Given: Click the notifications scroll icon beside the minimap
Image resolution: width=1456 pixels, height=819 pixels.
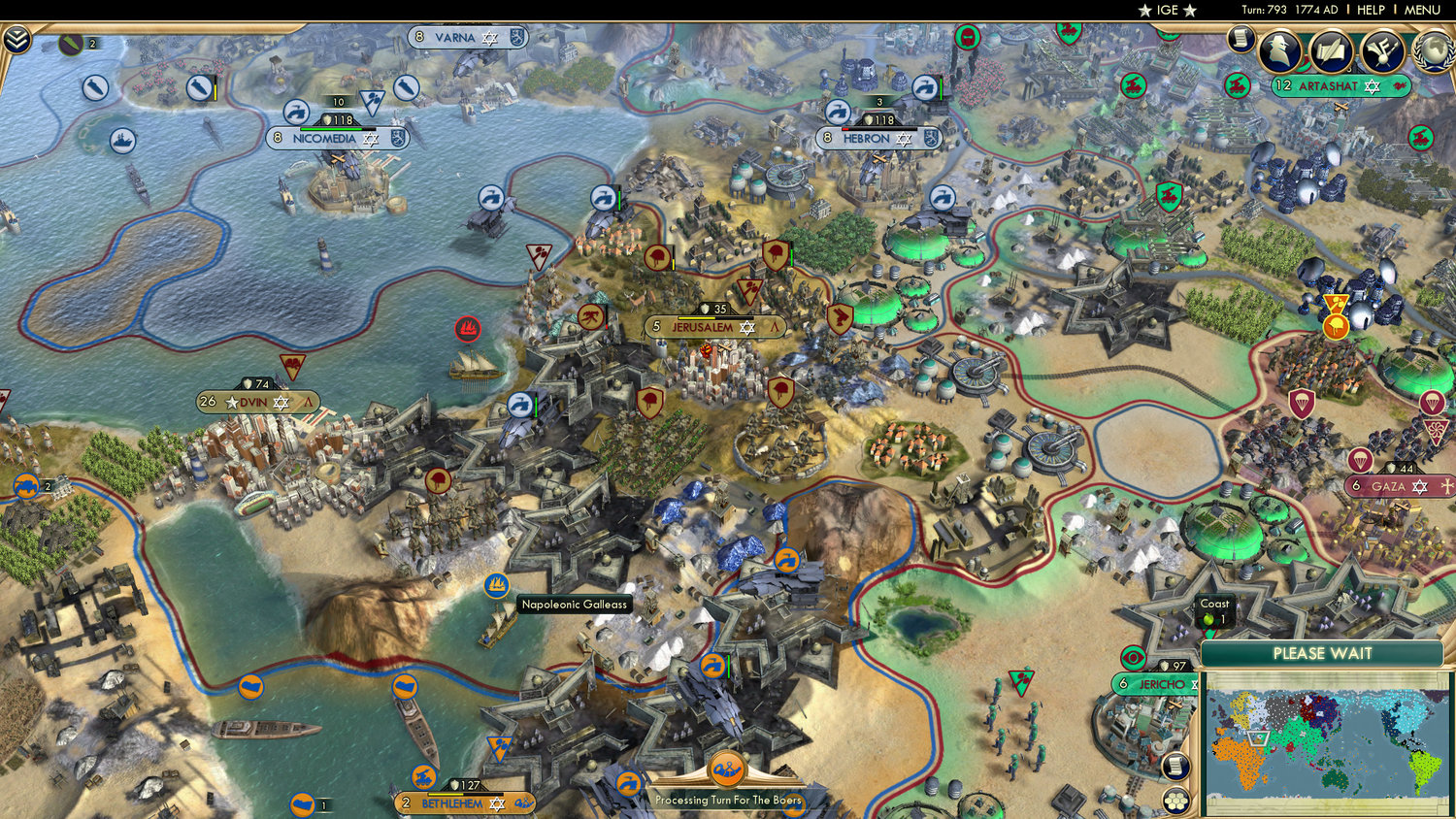Looking at the screenshot, I should (1176, 767).
